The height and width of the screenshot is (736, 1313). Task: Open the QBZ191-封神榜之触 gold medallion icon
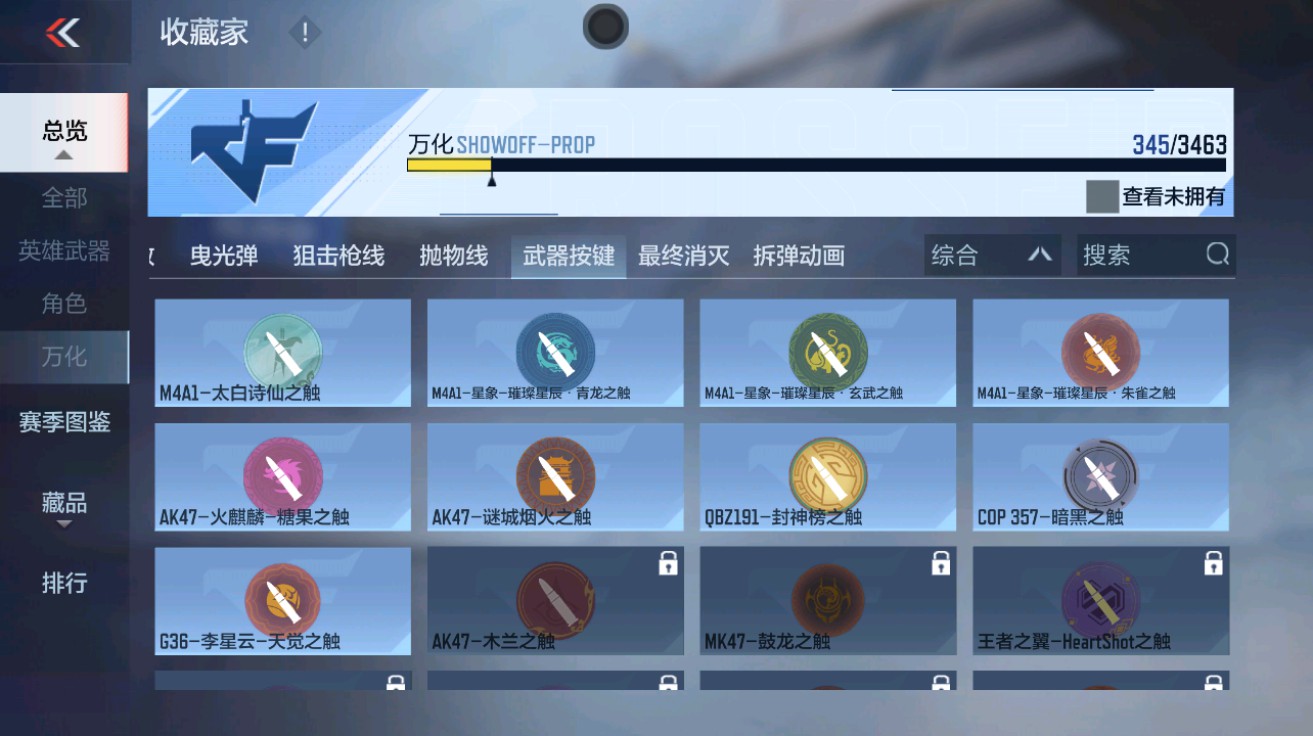pyautogui.click(x=827, y=470)
